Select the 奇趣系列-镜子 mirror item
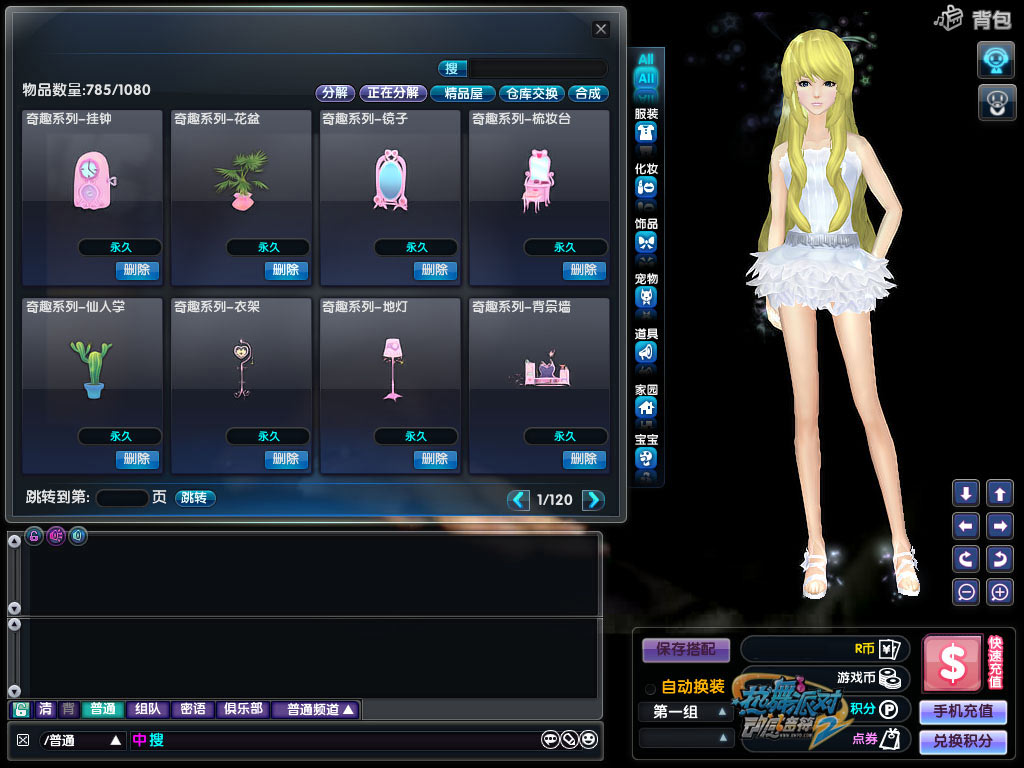The image size is (1024, 768). point(389,182)
